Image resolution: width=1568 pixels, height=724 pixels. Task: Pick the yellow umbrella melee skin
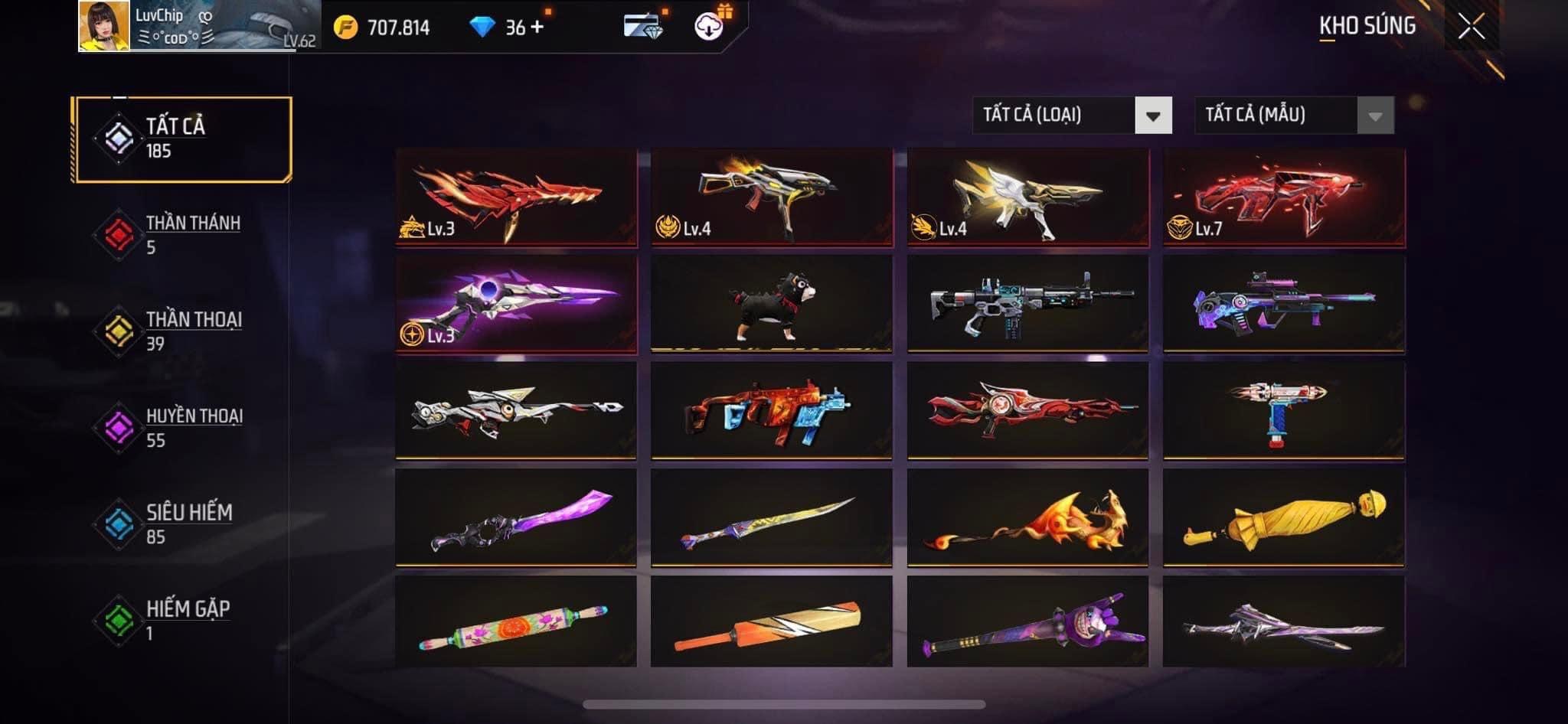(1283, 518)
